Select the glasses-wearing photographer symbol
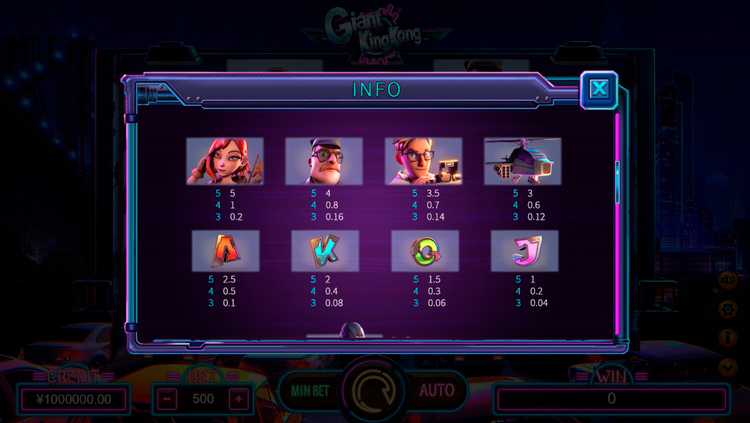Image resolution: width=750 pixels, height=423 pixels. [423, 161]
